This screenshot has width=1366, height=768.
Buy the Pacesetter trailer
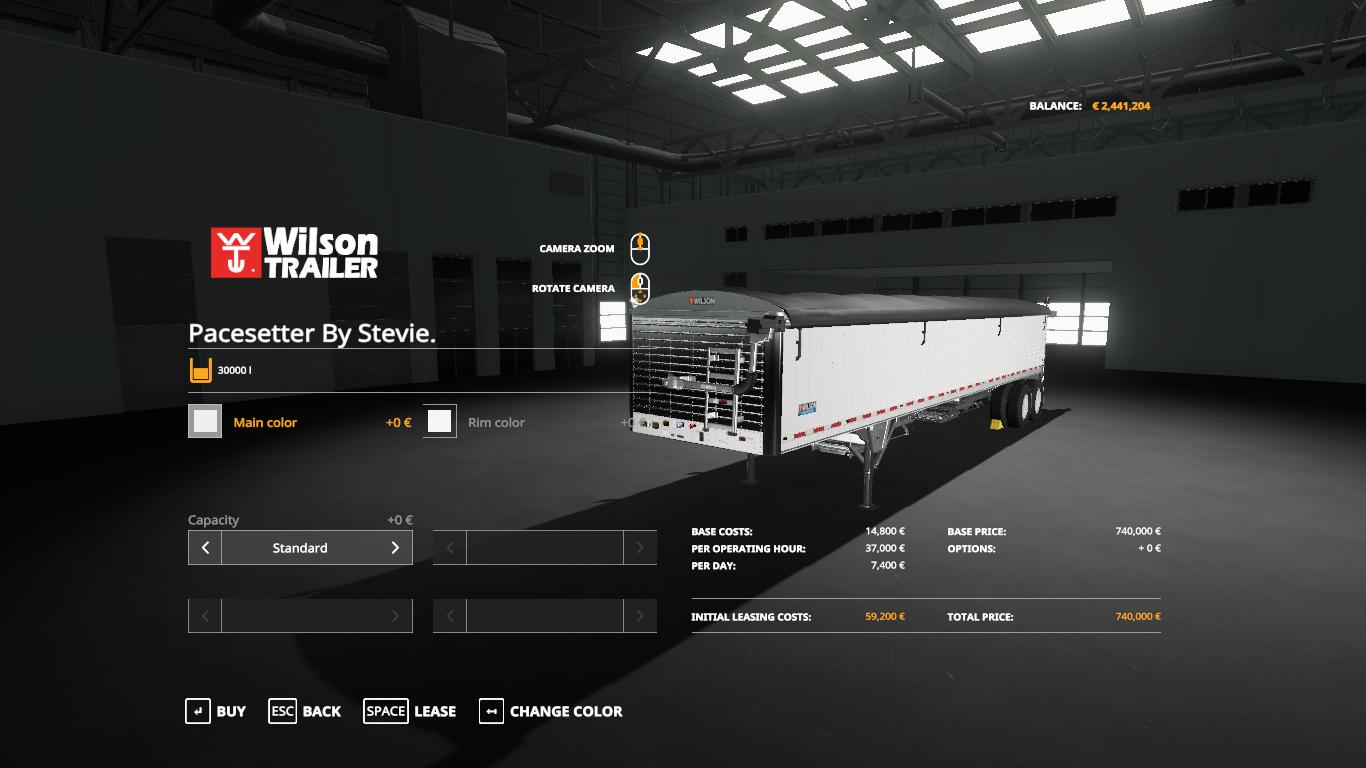click(216, 711)
